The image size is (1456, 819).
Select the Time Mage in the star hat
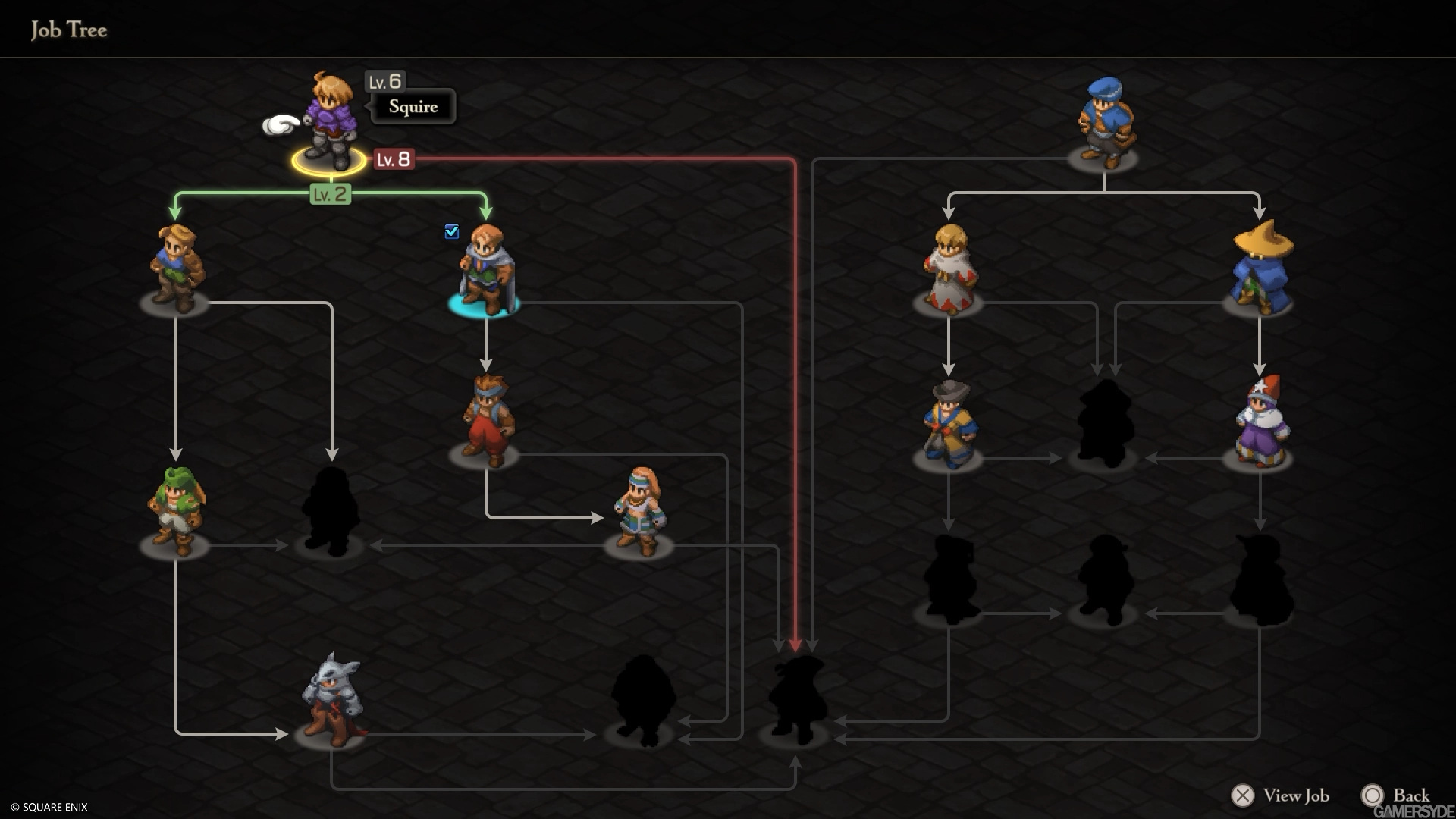click(x=1260, y=423)
